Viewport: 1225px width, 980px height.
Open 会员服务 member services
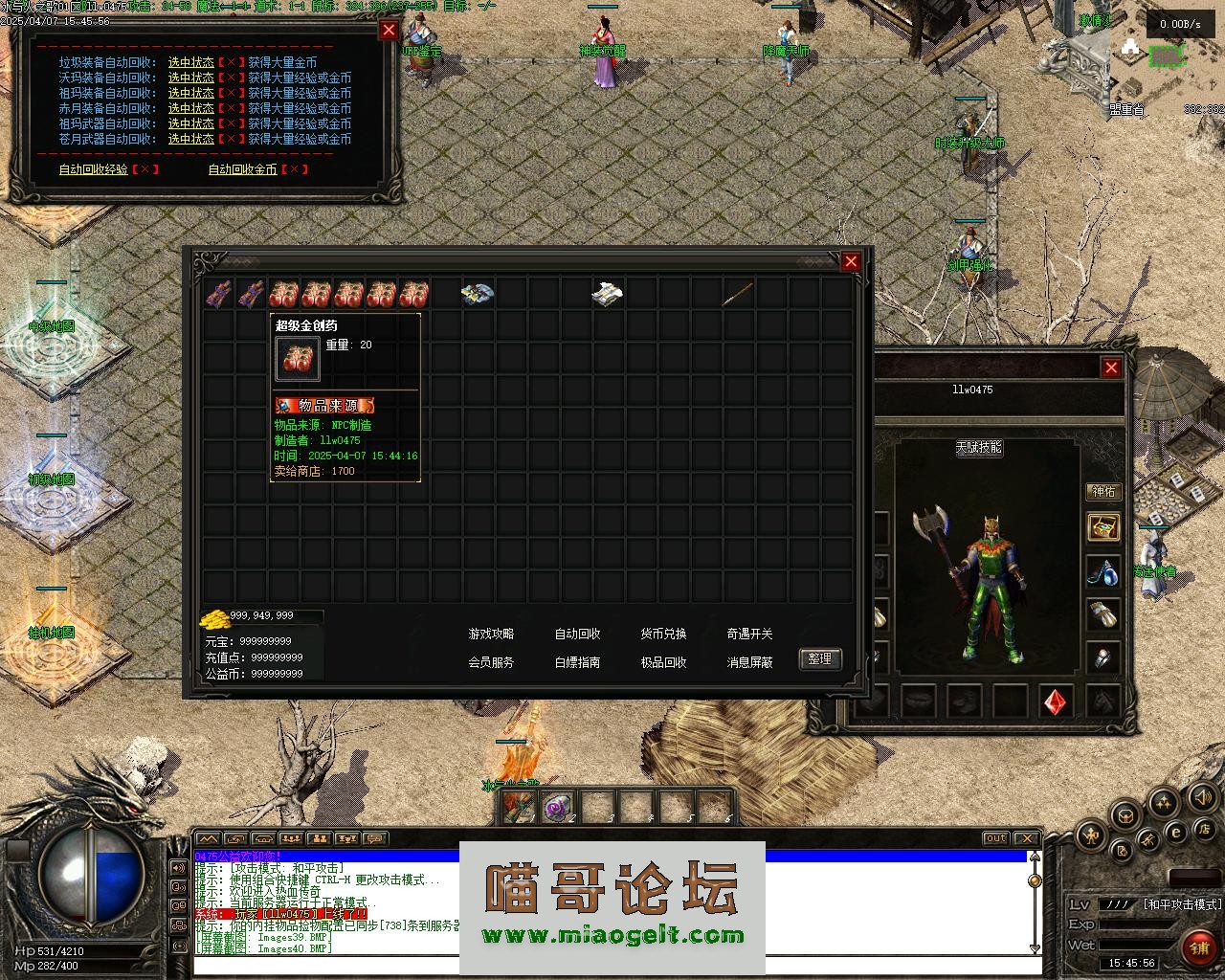pos(491,662)
